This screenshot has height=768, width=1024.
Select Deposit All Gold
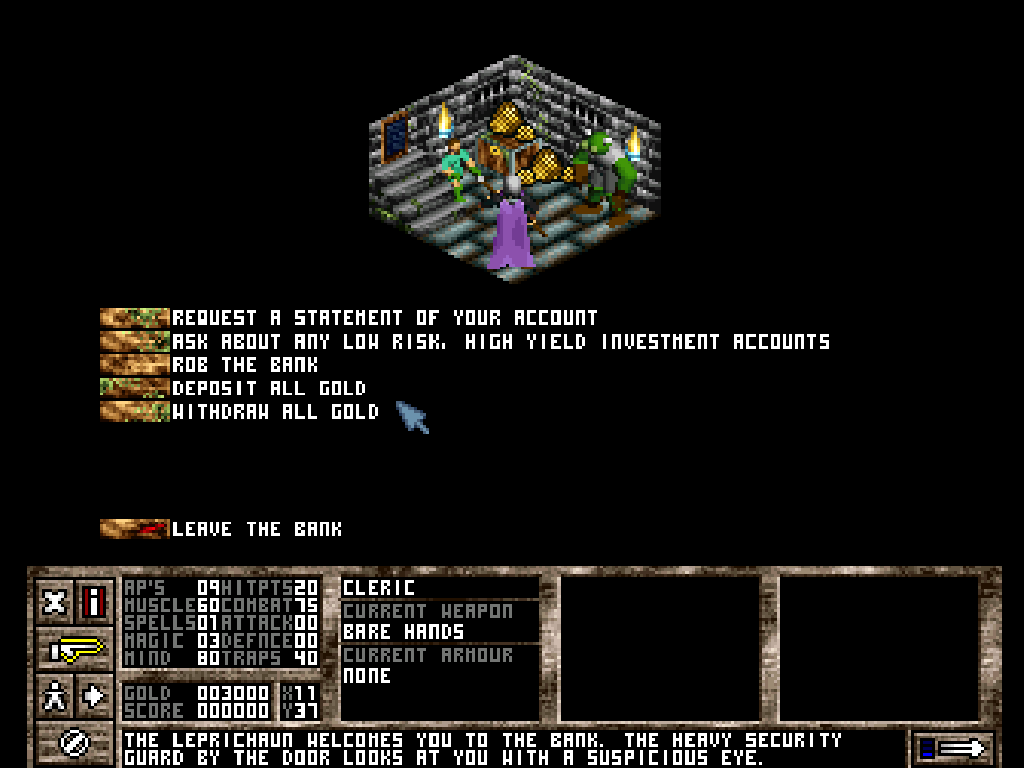pos(268,388)
